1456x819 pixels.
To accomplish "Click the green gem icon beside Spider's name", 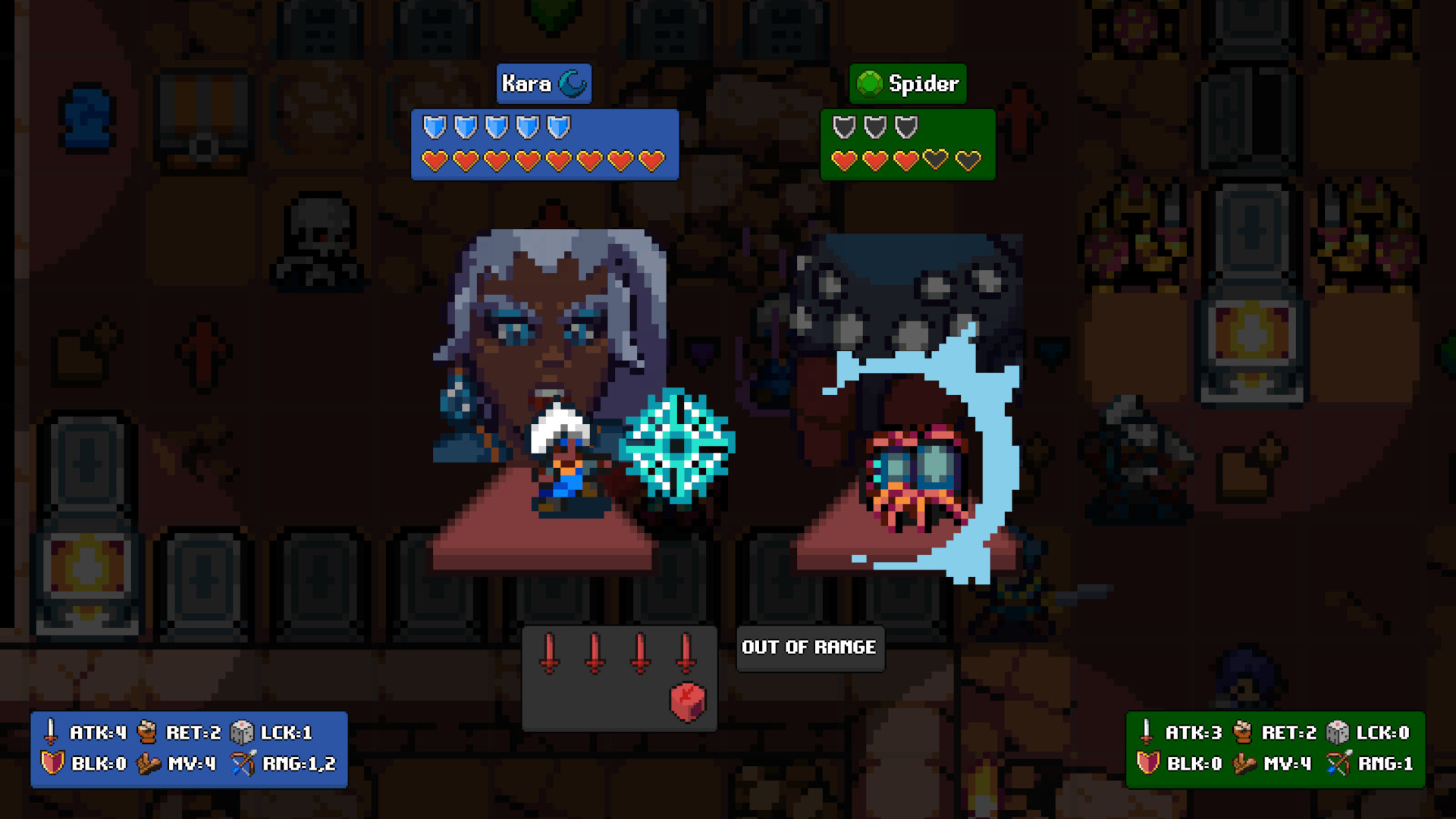I will (x=870, y=83).
